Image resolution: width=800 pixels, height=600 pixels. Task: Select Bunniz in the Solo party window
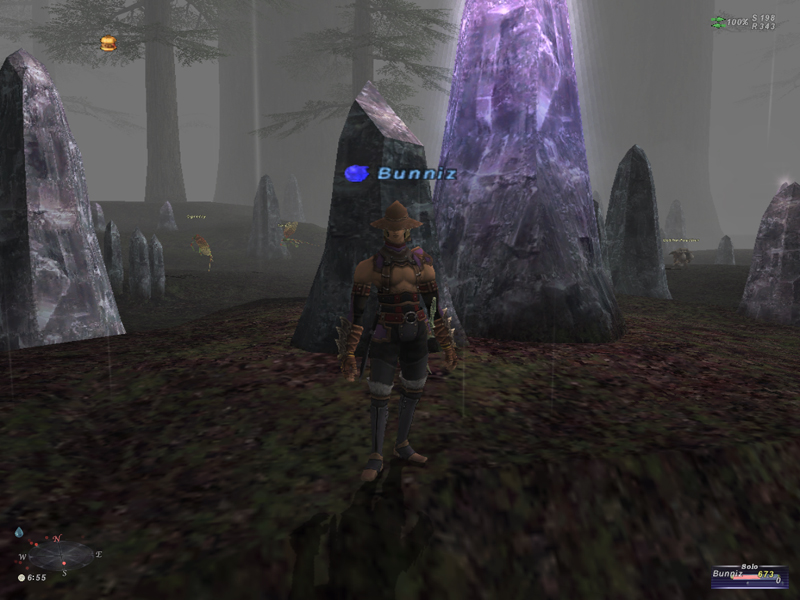pos(729,574)
